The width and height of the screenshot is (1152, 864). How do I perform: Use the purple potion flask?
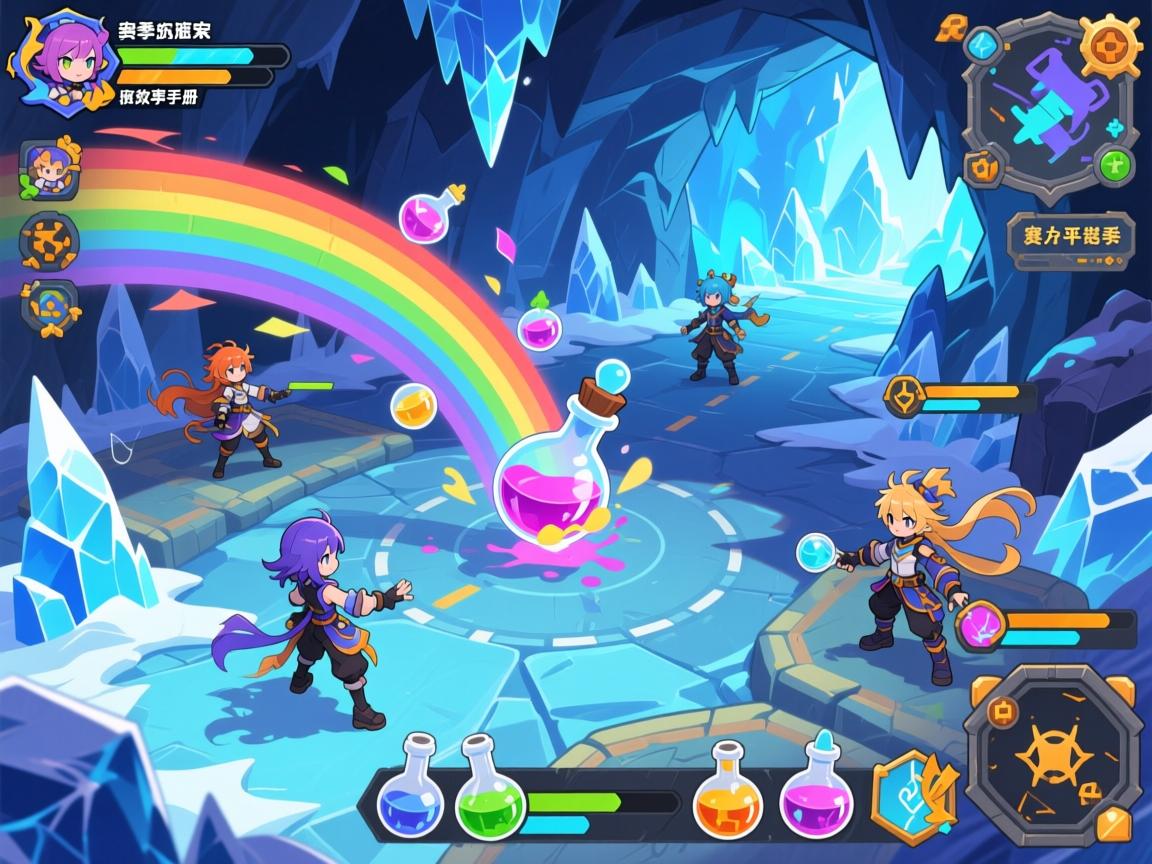click(x=817, y=790)
